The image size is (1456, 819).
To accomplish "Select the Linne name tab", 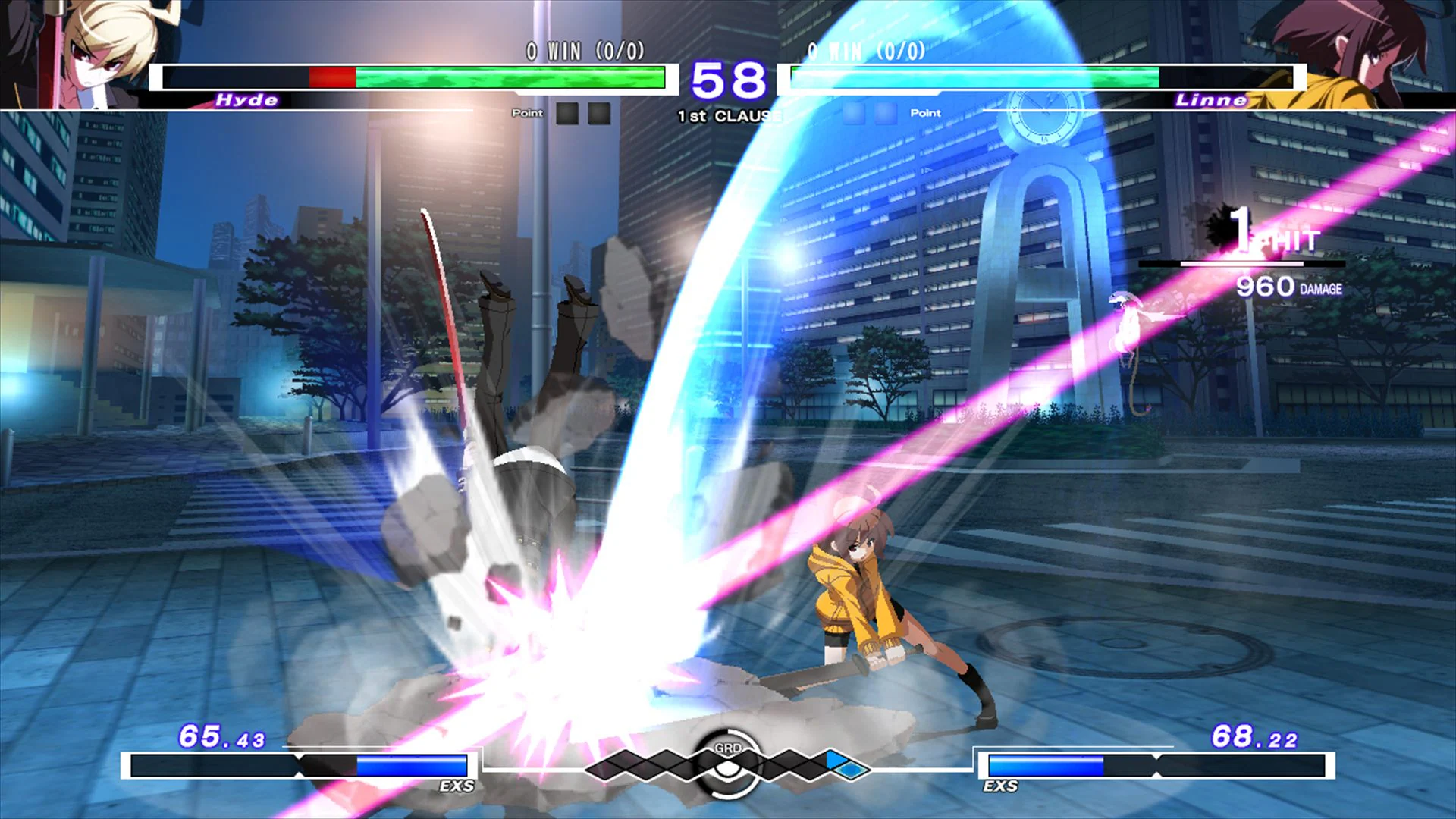I will click(x=1210, y=99).
